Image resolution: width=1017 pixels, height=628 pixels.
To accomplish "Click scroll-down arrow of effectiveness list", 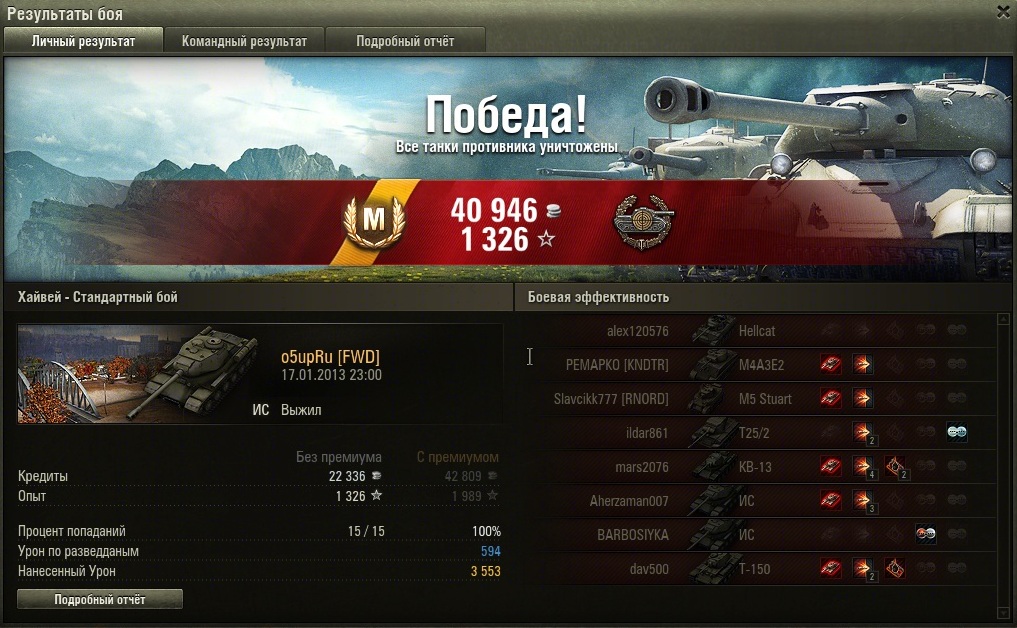I will [1003, 611].
